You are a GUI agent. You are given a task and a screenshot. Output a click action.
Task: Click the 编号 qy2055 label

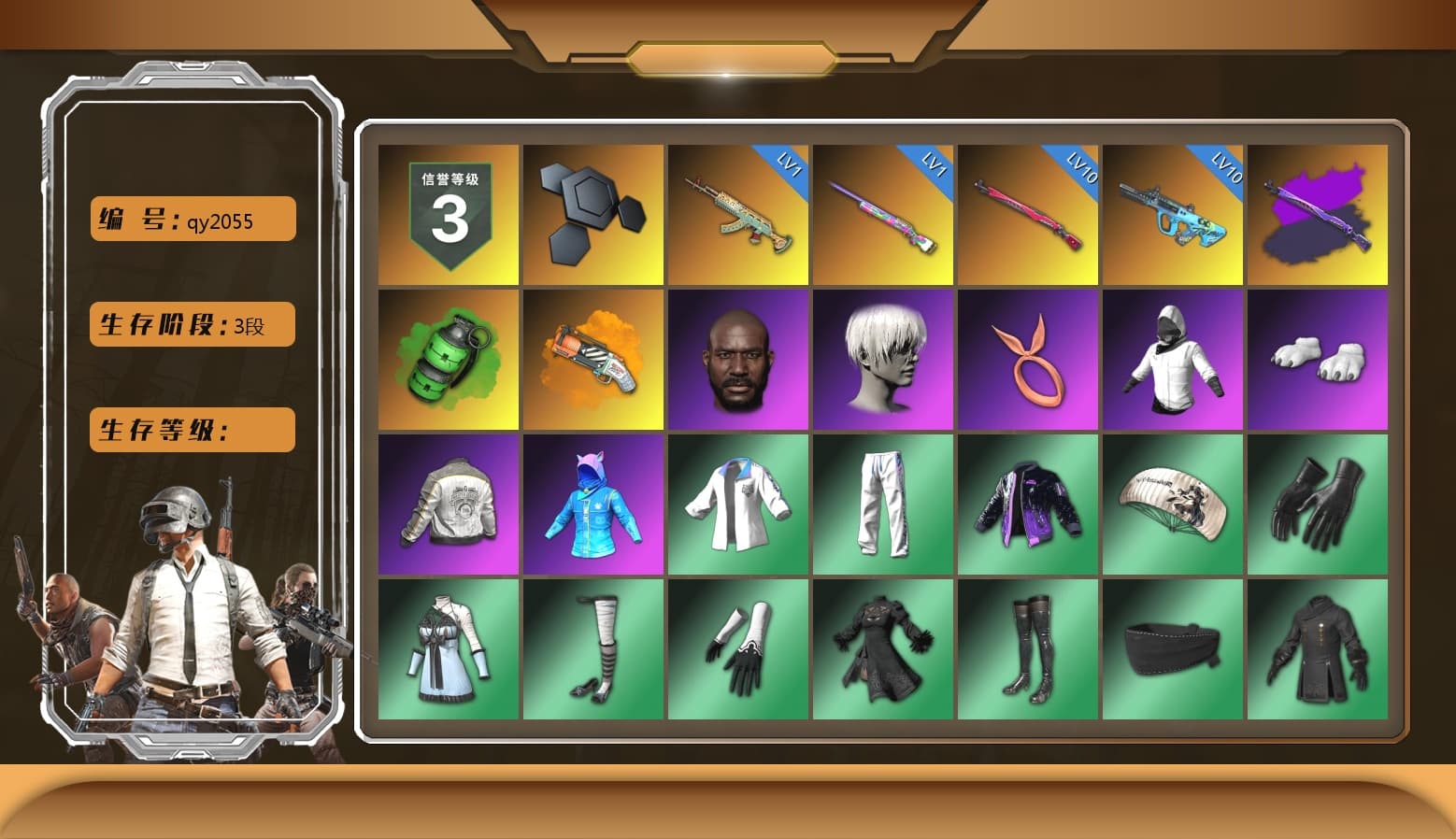tap(192, 219)
